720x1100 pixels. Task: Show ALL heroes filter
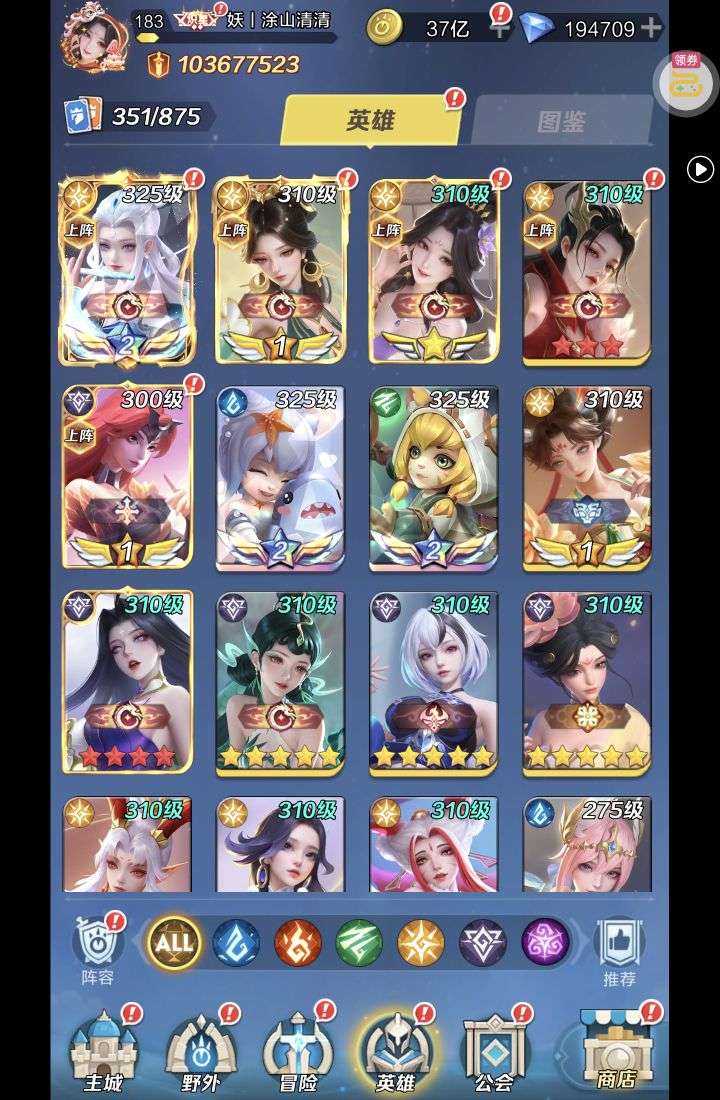point(174,942)
